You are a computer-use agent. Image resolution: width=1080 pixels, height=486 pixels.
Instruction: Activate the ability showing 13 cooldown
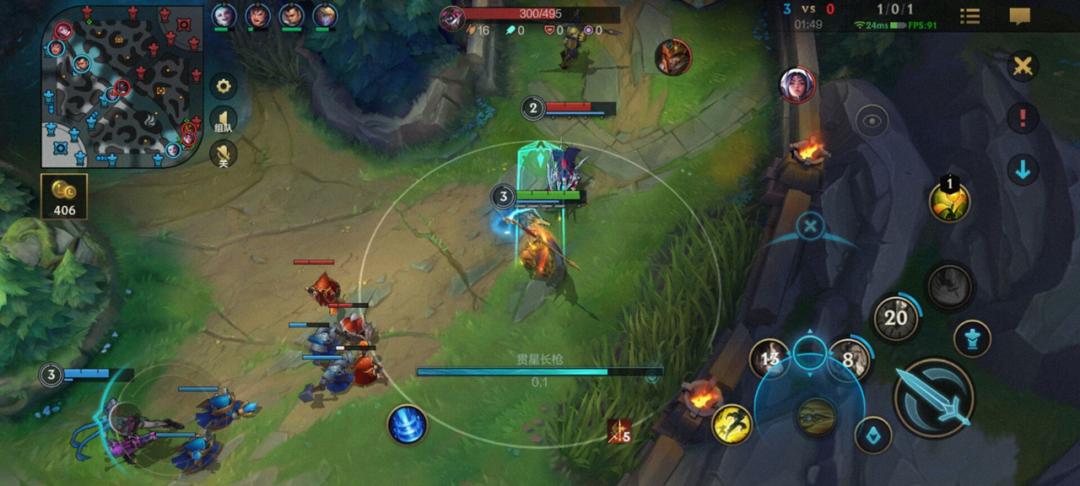click(x=771, y=358)
